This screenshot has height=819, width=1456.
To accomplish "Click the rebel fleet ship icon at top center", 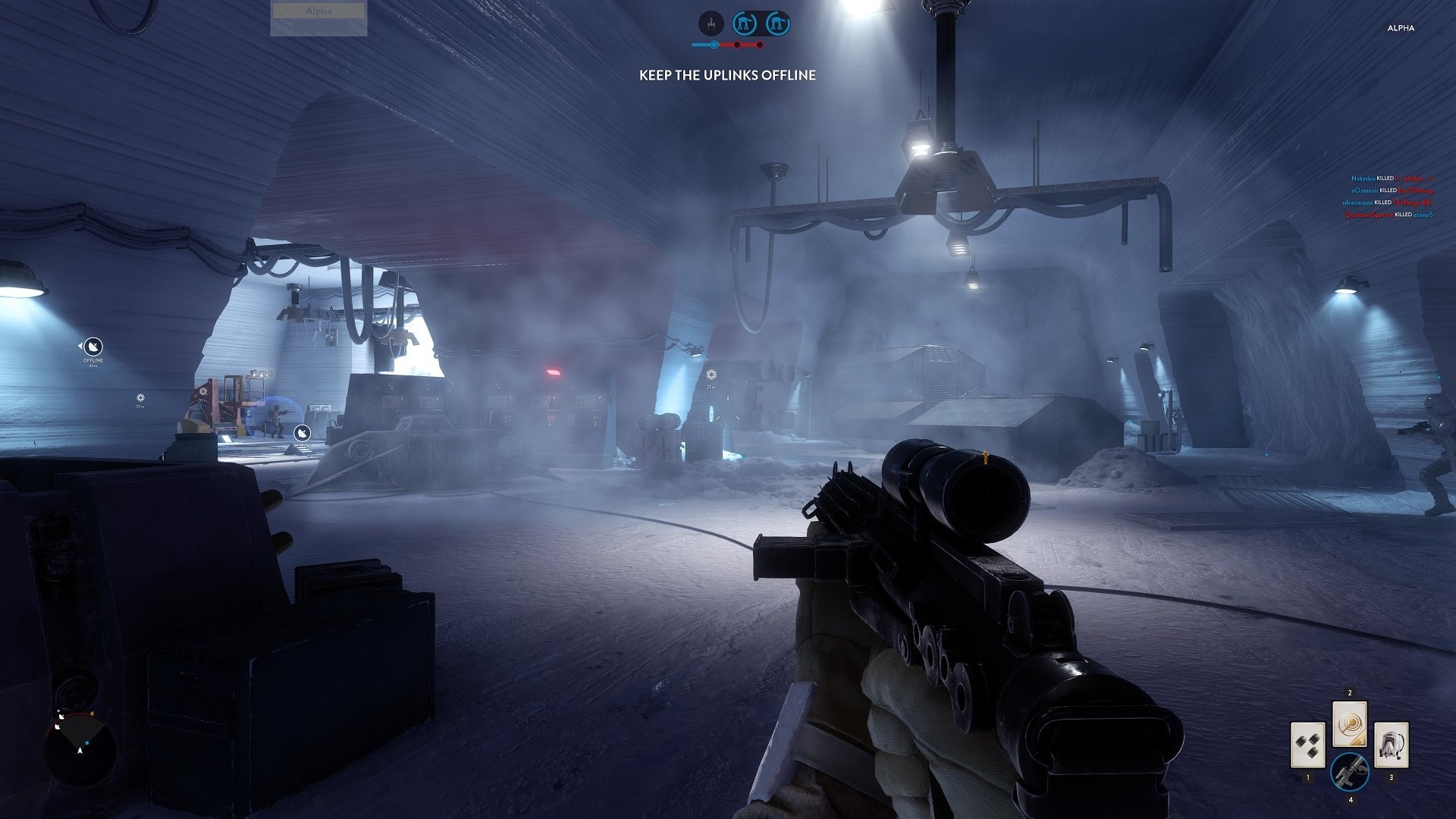I will (711, 21).
